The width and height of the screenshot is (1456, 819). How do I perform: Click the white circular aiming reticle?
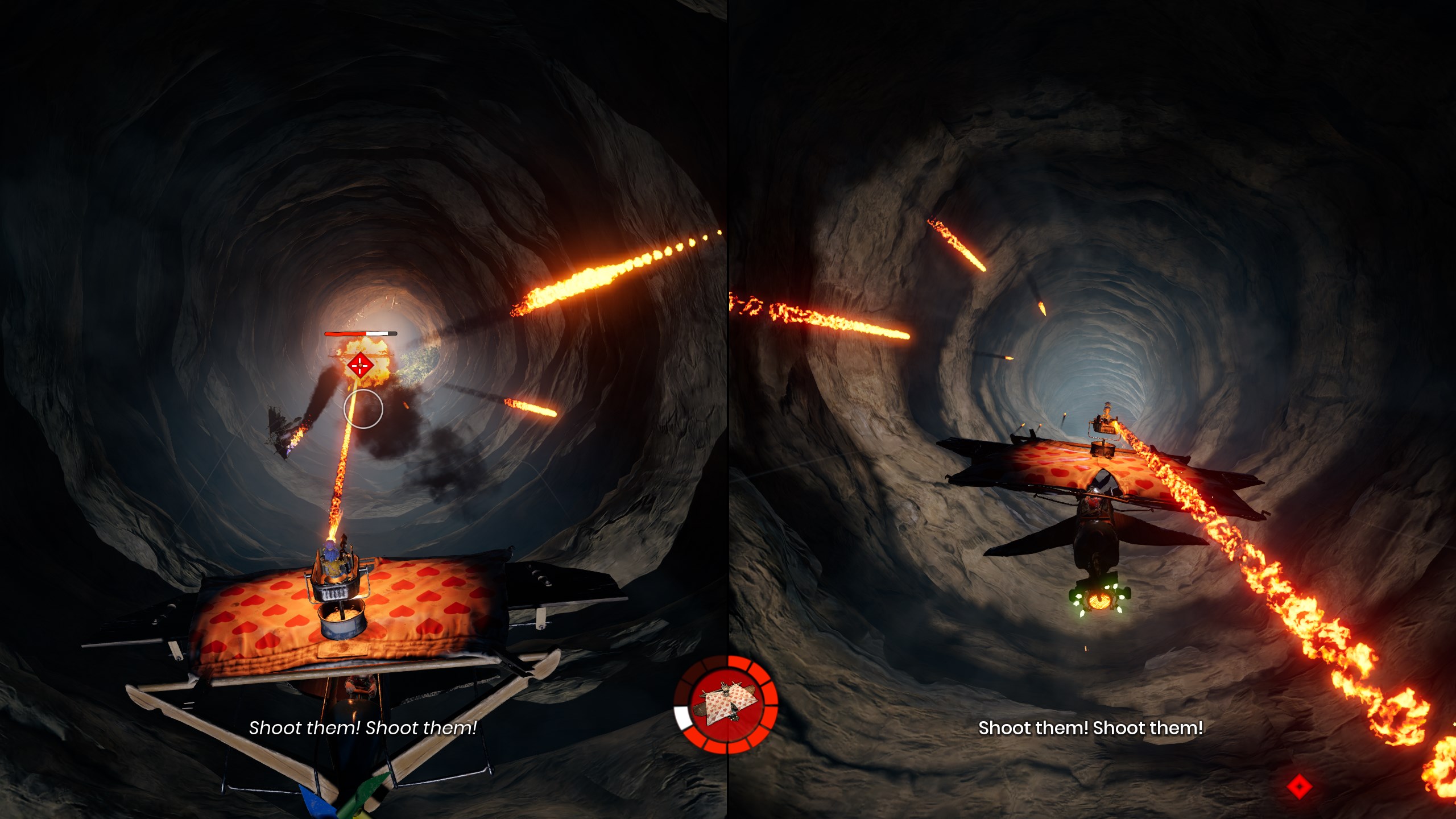[x=363, y=409]
